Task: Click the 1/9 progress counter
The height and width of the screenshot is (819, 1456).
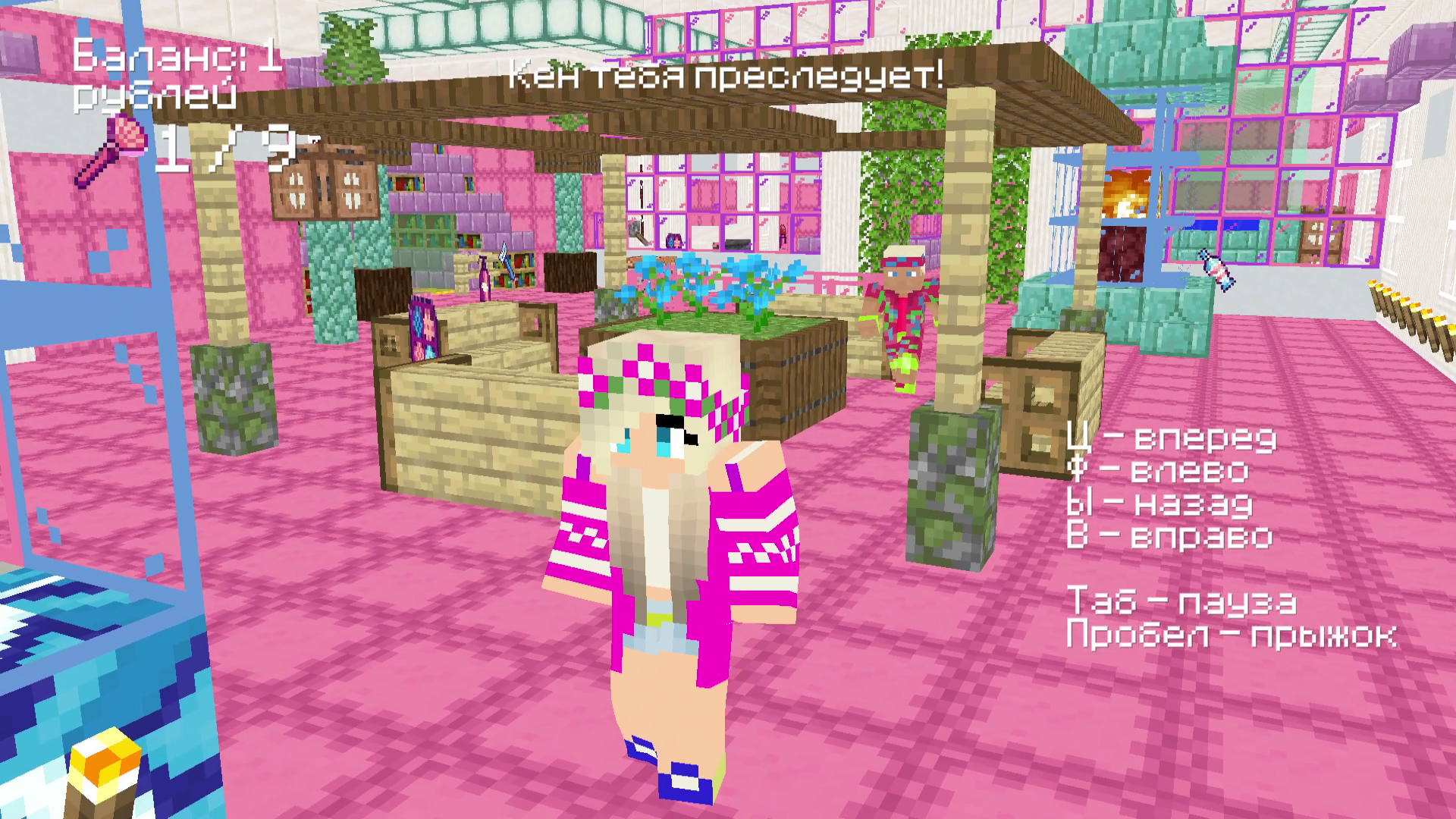Action: tap(227, 148)
